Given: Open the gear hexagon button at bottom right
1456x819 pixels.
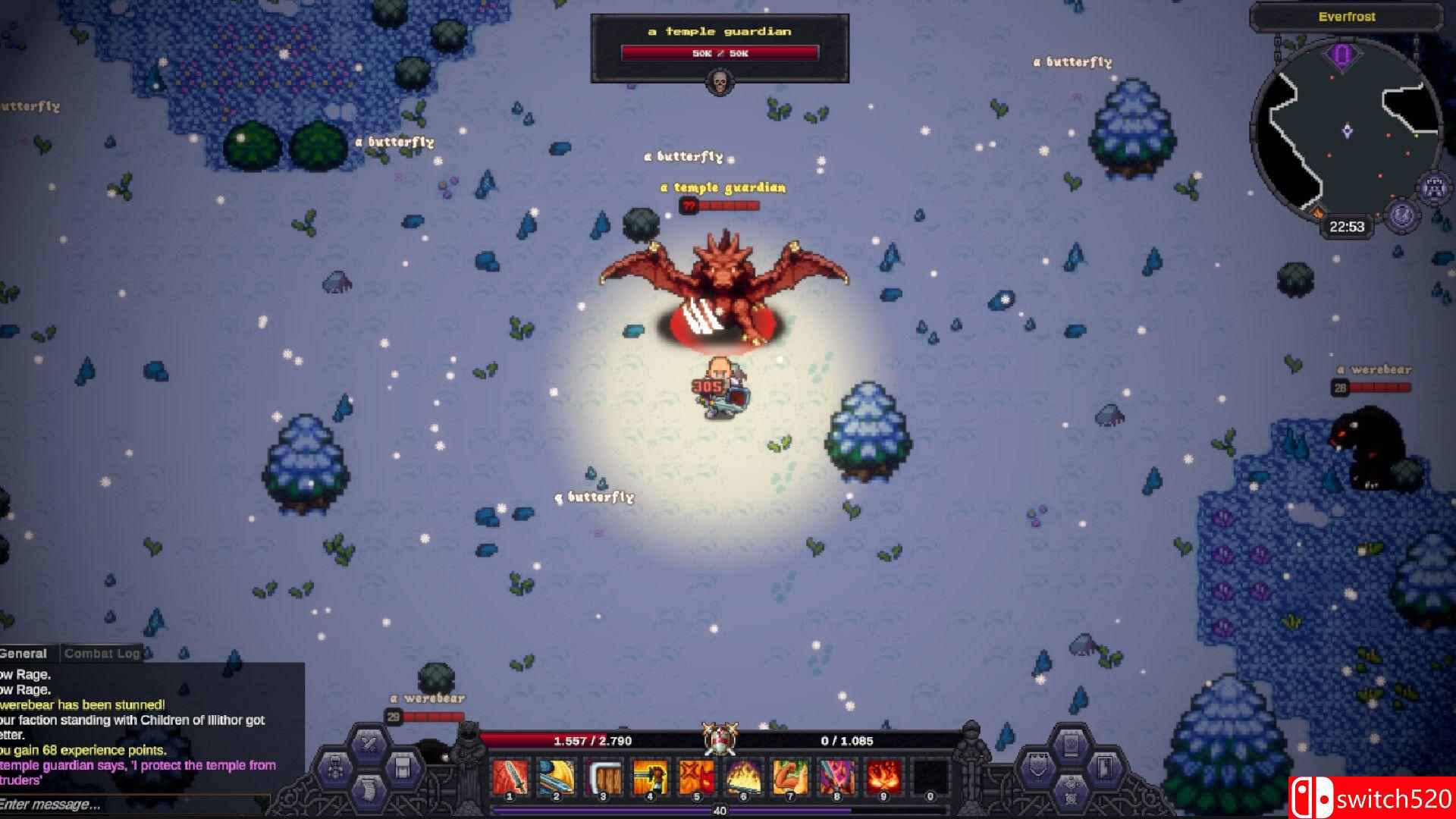Looking at the screenshot, I should coord(1071,792).
